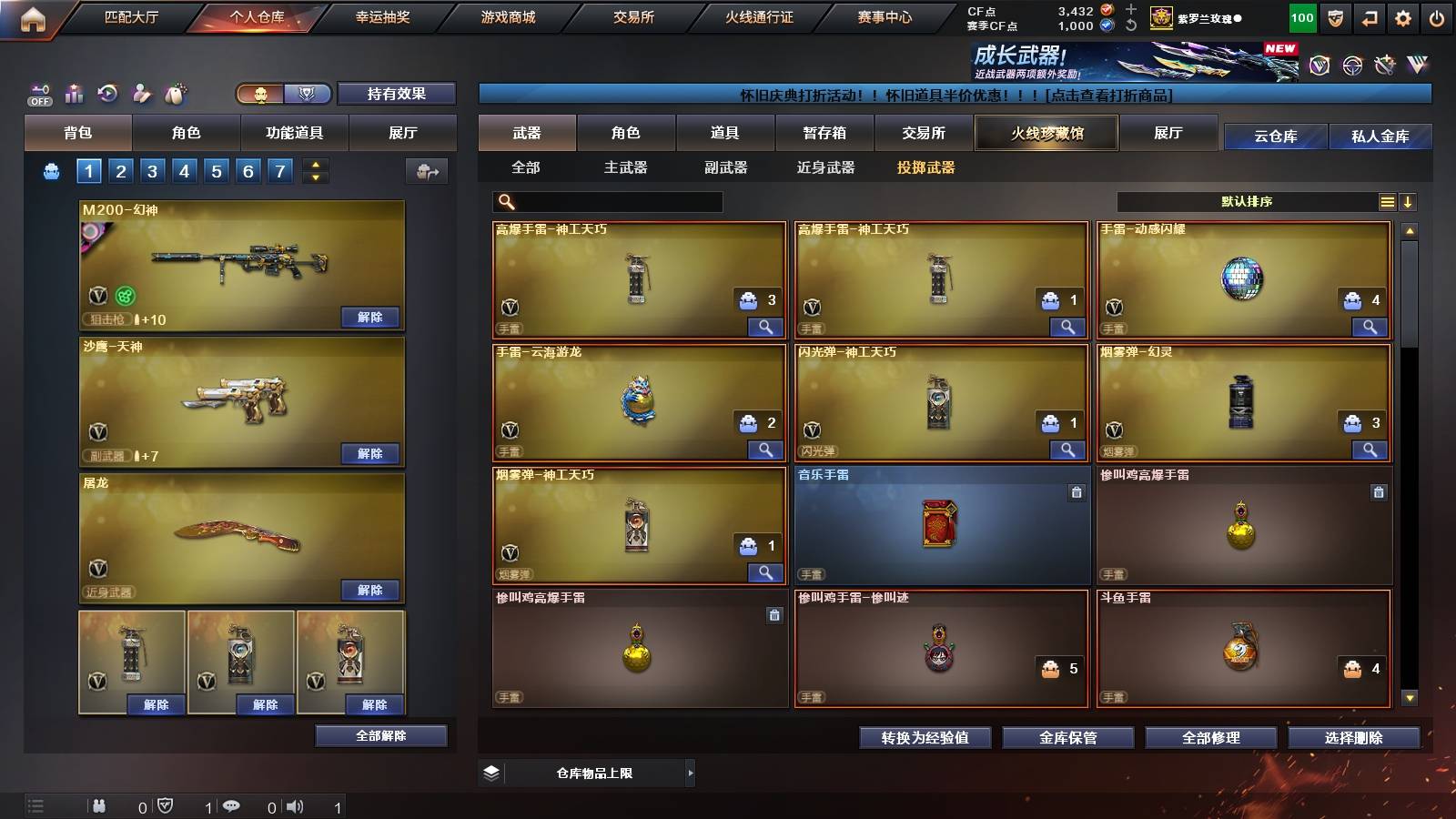
Task: Click the power button icon at top right
Action: click(x=1438, y=16)
